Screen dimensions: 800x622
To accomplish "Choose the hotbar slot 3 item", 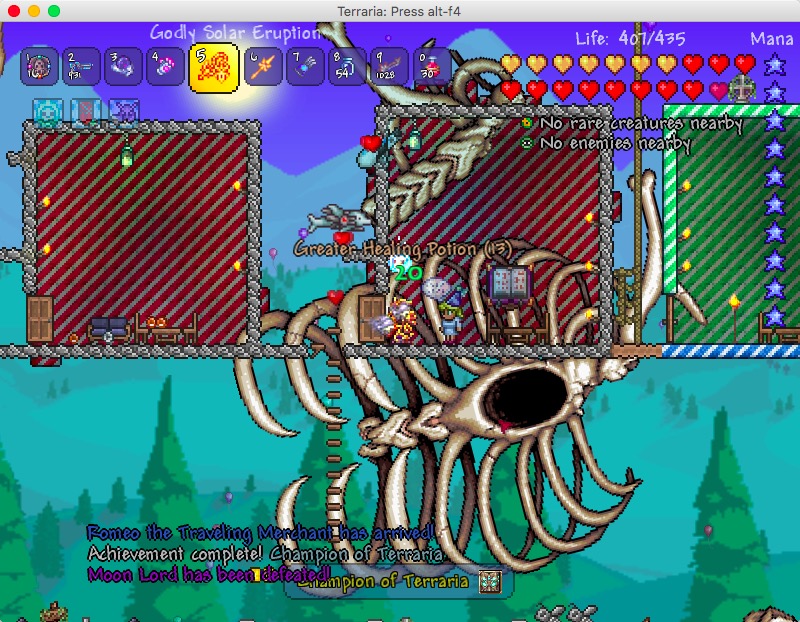I will pos(122,67).
